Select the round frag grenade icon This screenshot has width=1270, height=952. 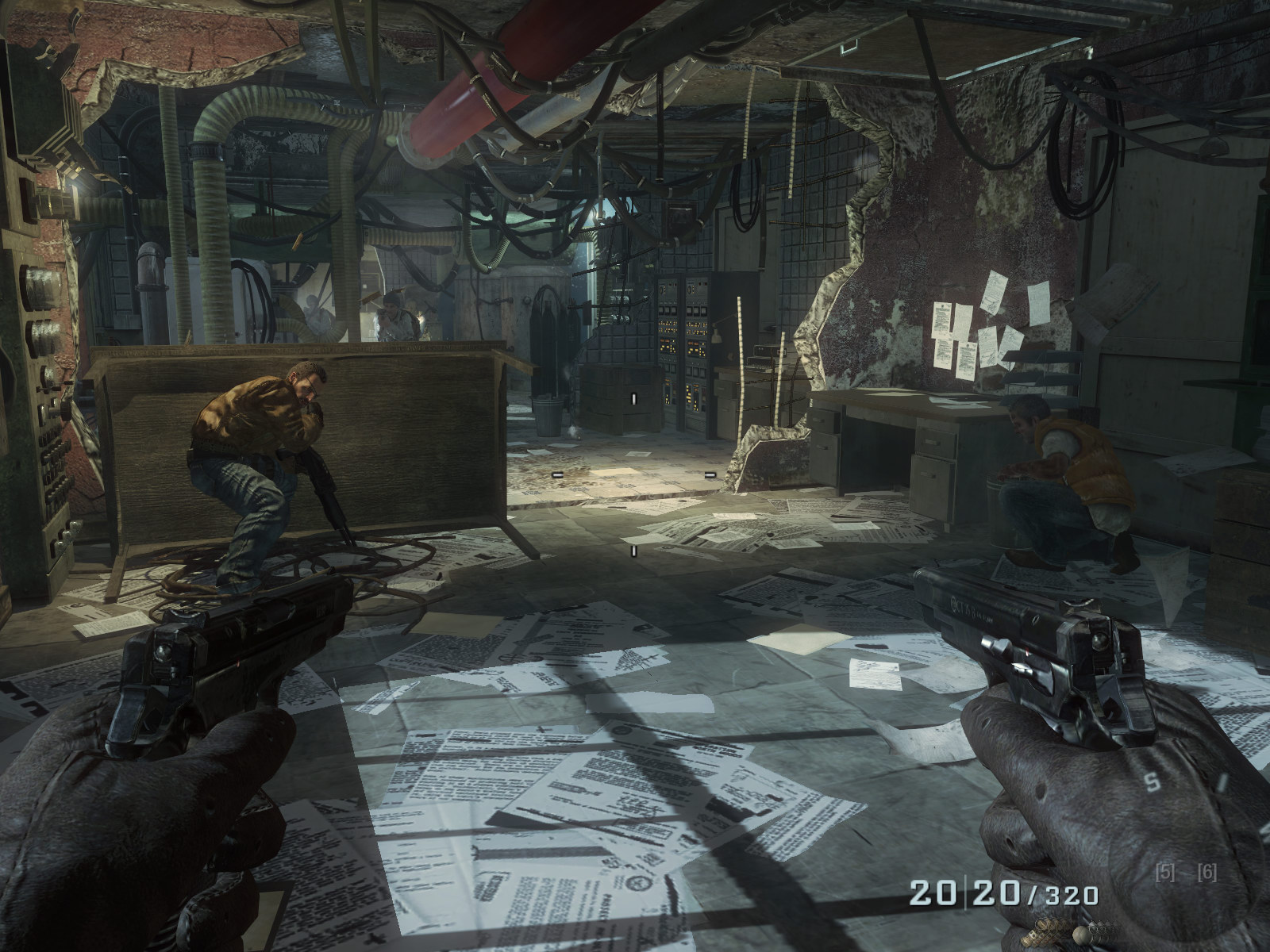1082,935
